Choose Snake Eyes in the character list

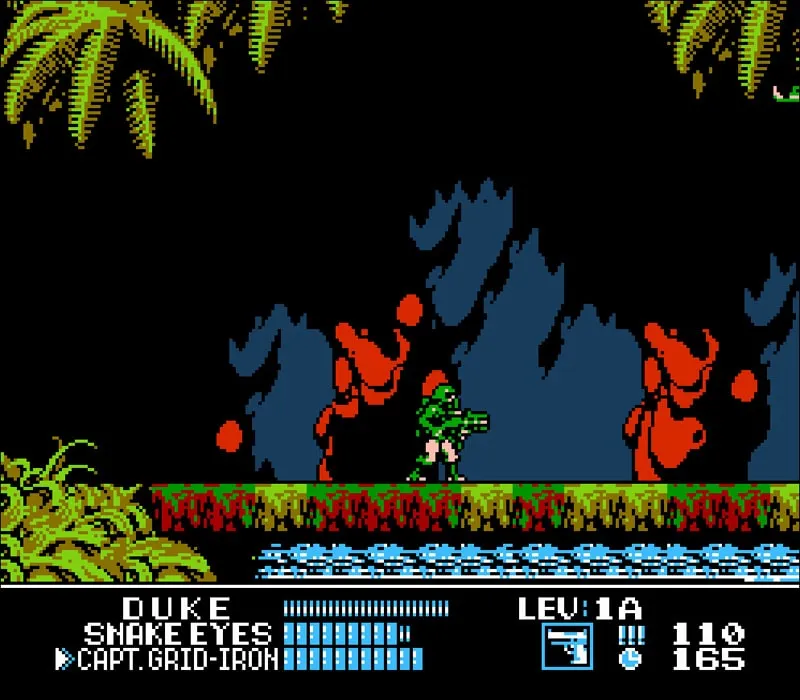(x=177, y=634)
